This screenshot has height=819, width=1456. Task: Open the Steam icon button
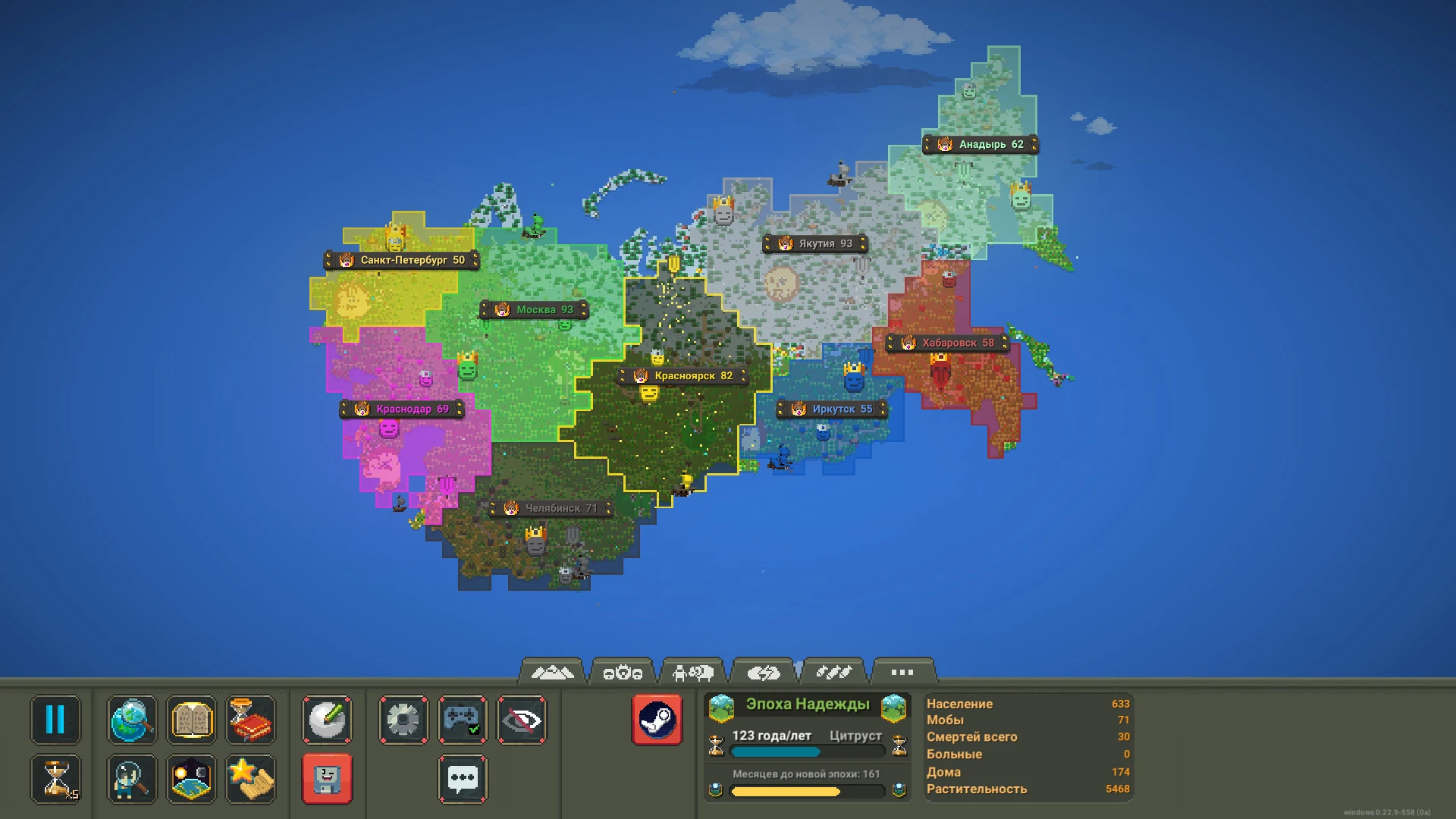coord(658,720)
